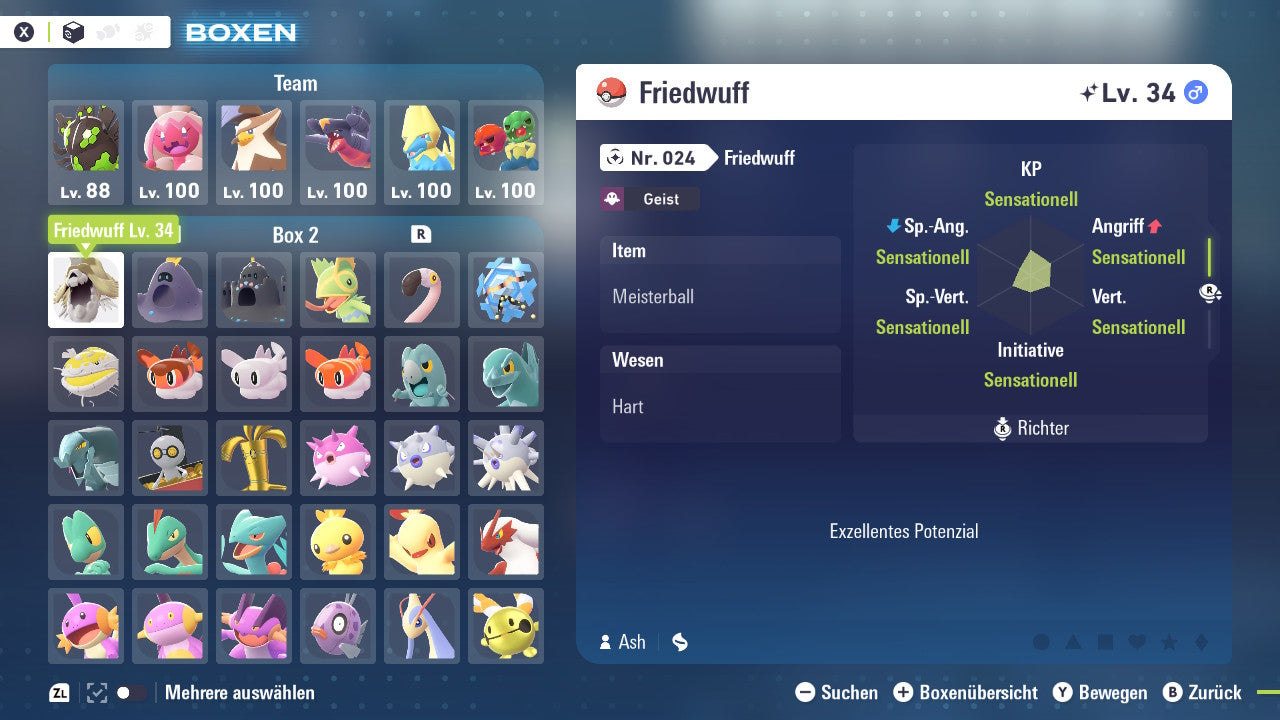Image resolution: width=1280 pixels, height=720 pixels.
Task: Open the Suchen search option
Action: pos(840,692)
